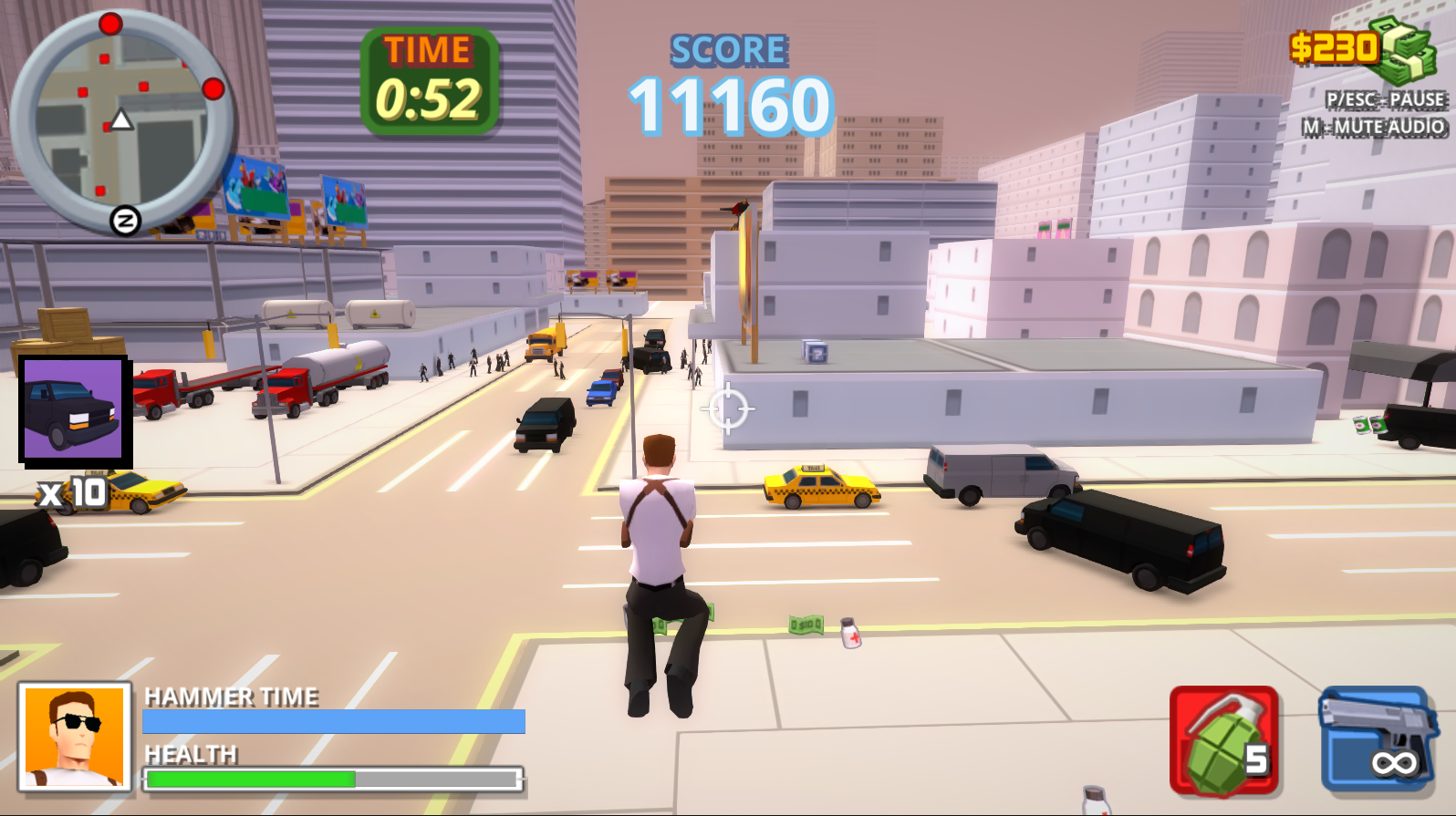
Task: Click the SCORE label above 11160
Action: pos(727,49)
